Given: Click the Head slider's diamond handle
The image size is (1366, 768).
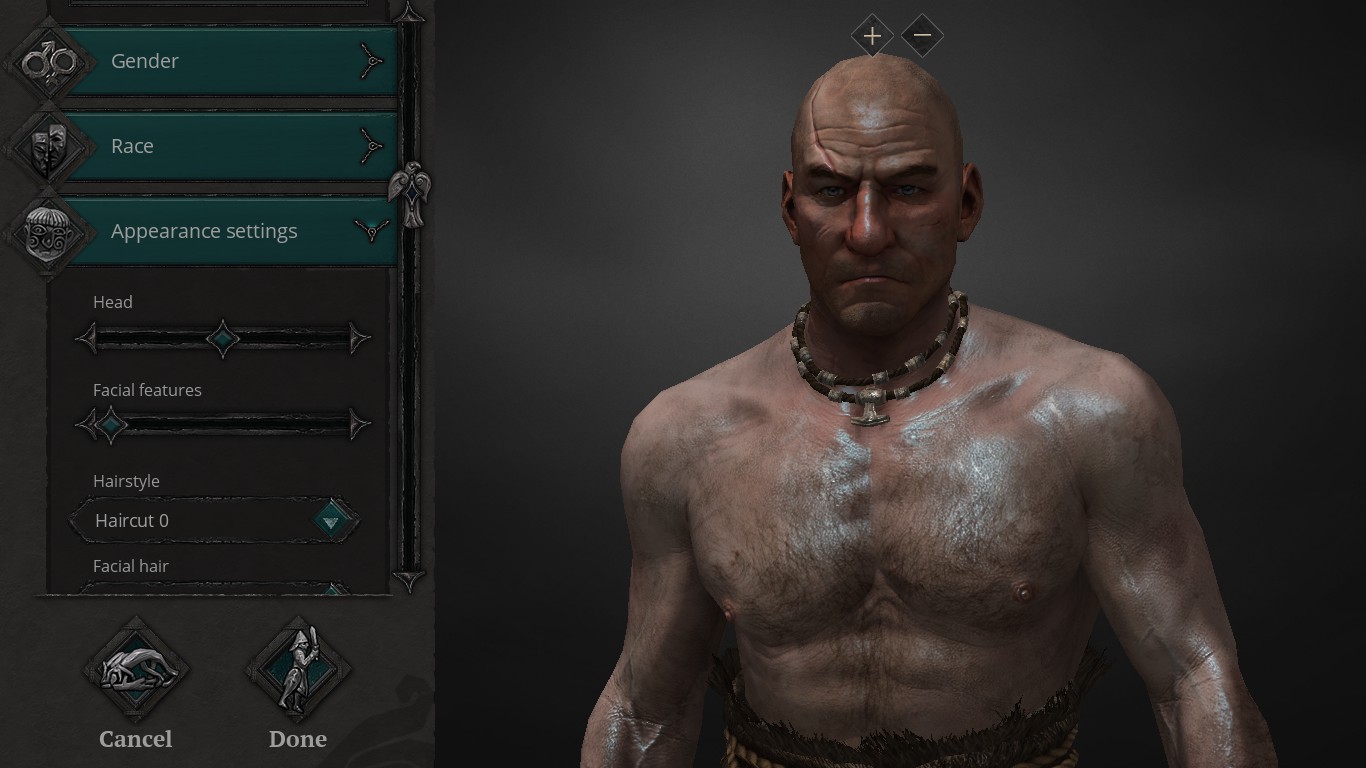Looking at the screenshot, I should 222,339.
